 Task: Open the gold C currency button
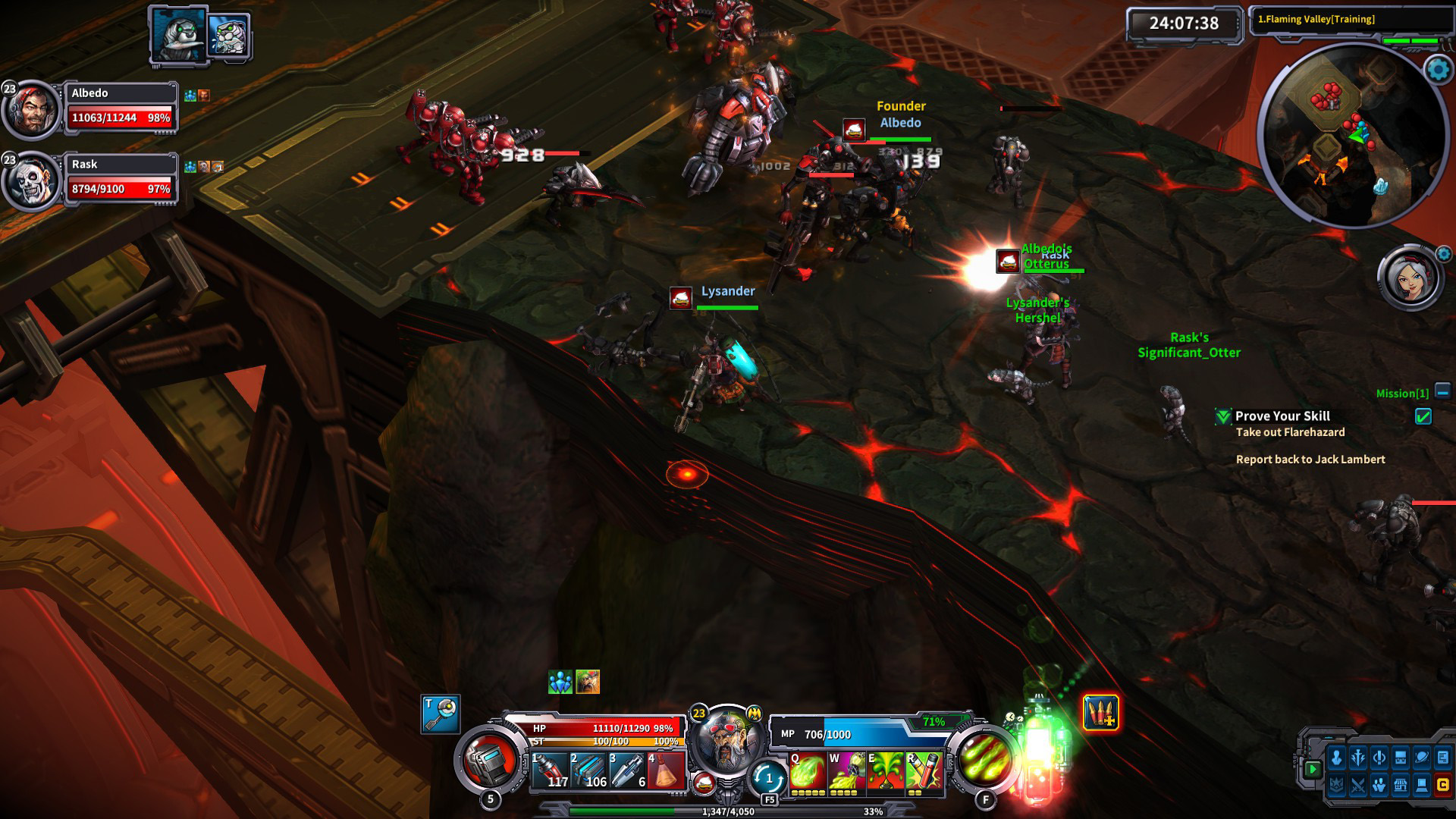1443,785
